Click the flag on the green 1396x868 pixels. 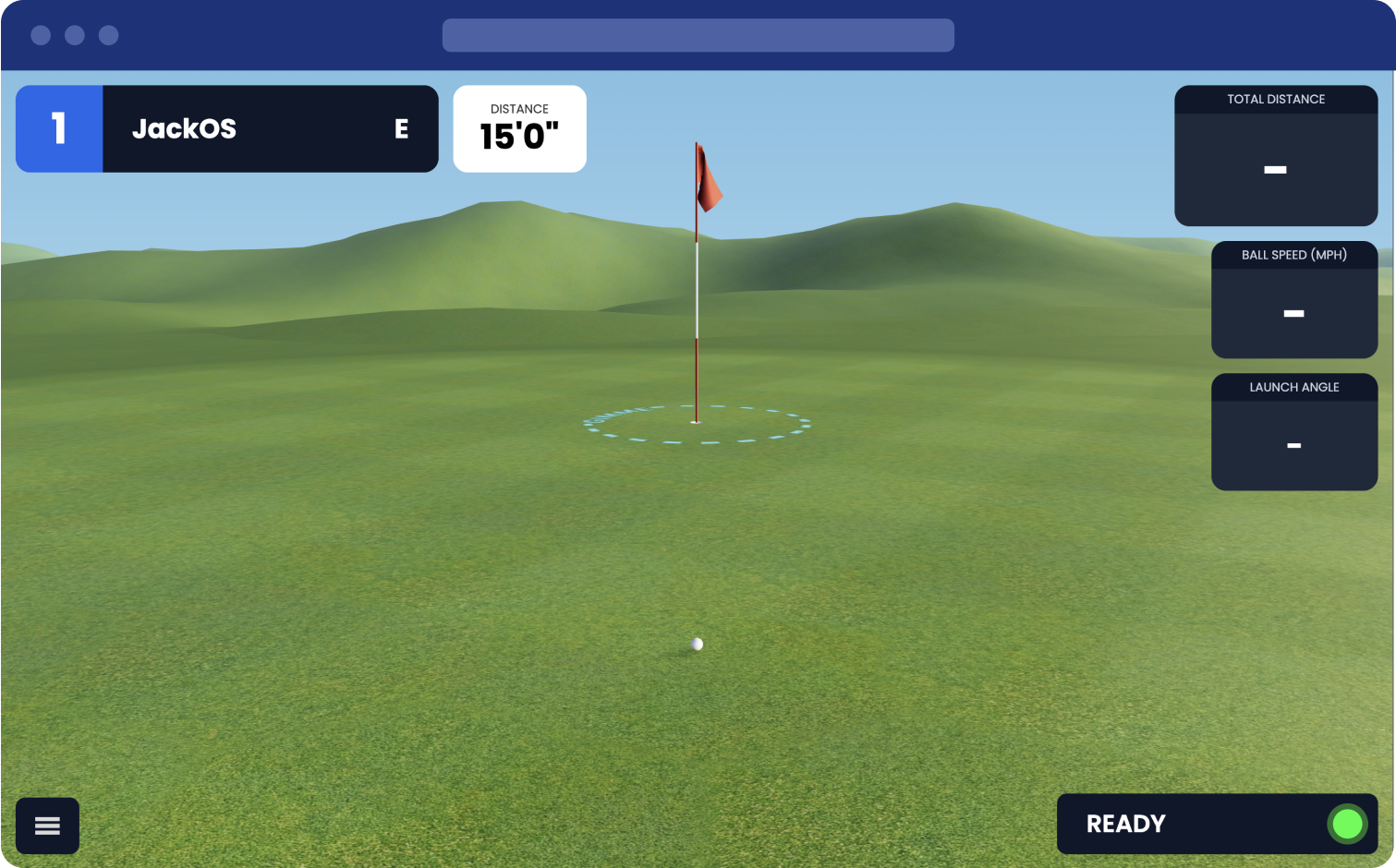709,177
